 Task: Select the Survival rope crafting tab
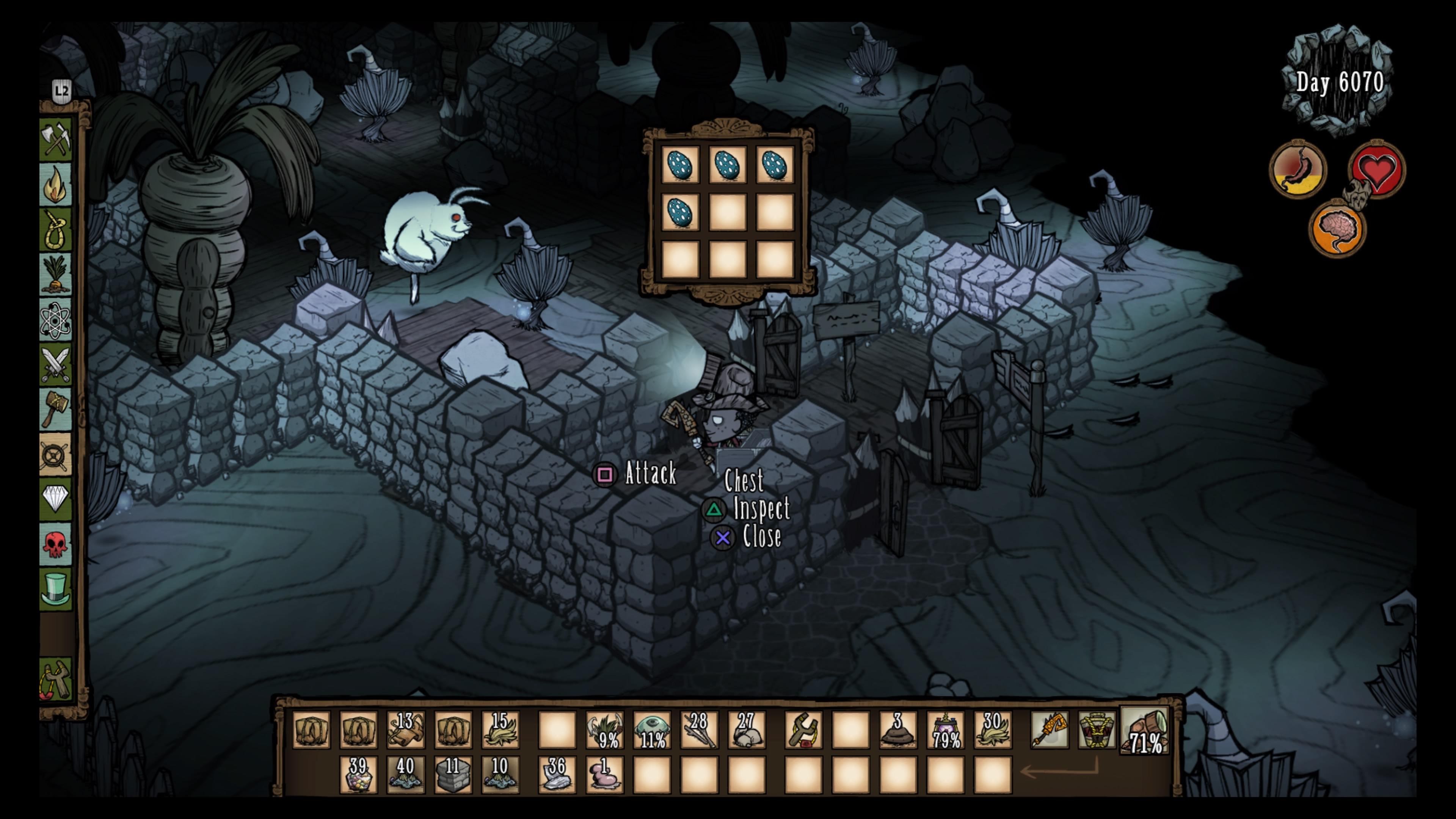[56, 229]
